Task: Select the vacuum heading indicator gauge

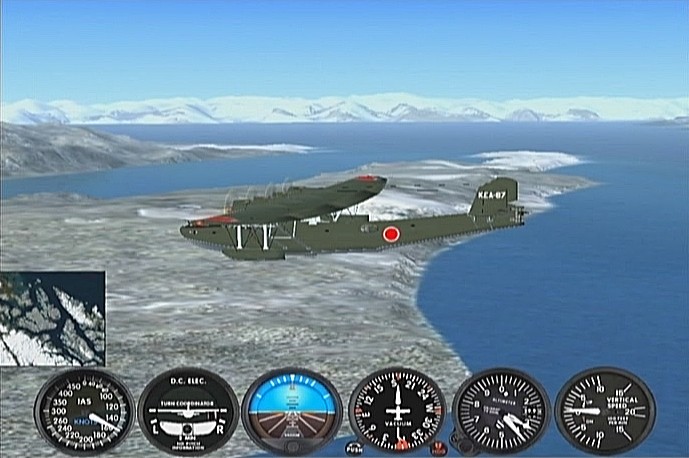Action: point(397,411)
